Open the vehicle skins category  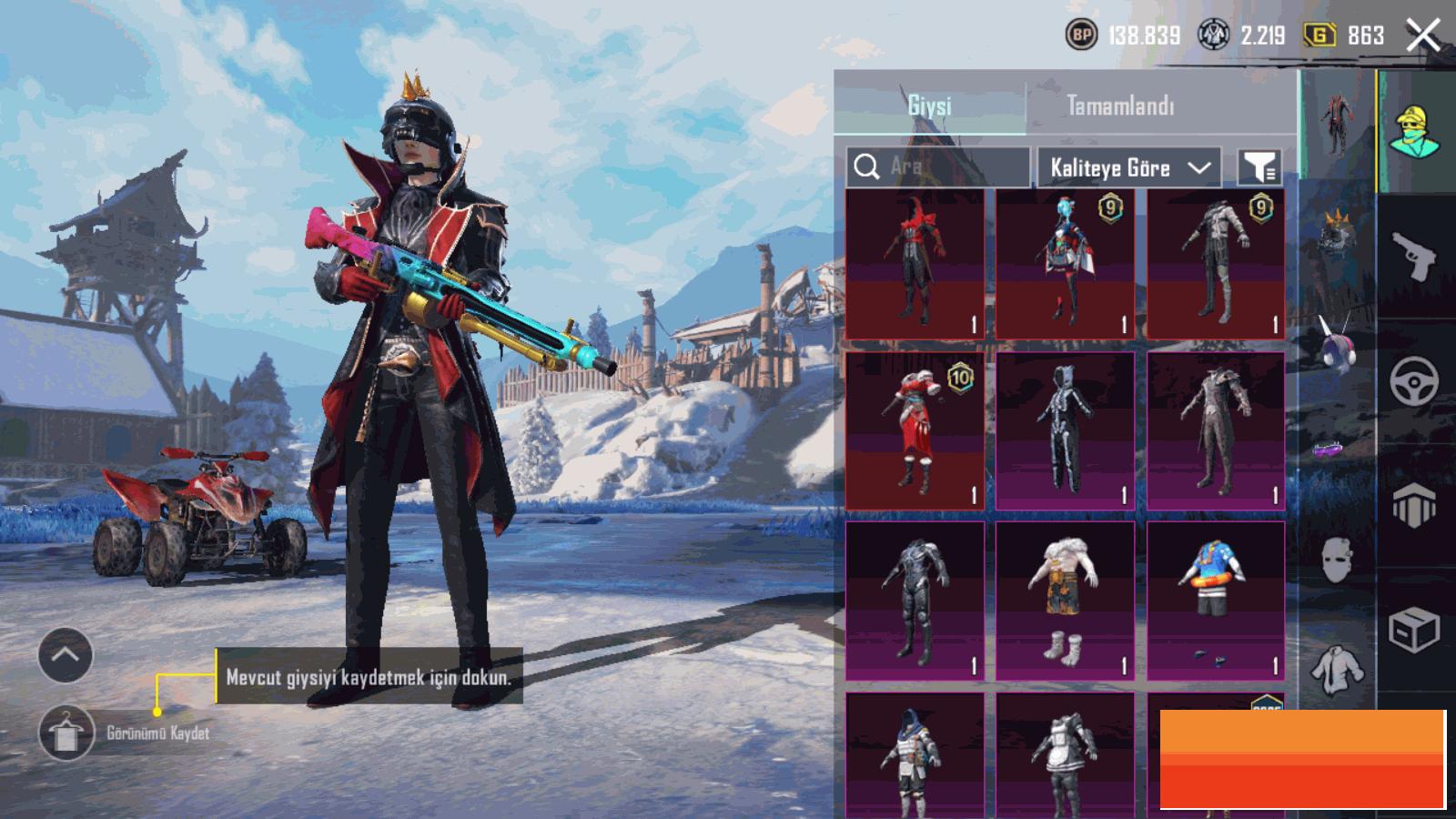click(1414, 380)
